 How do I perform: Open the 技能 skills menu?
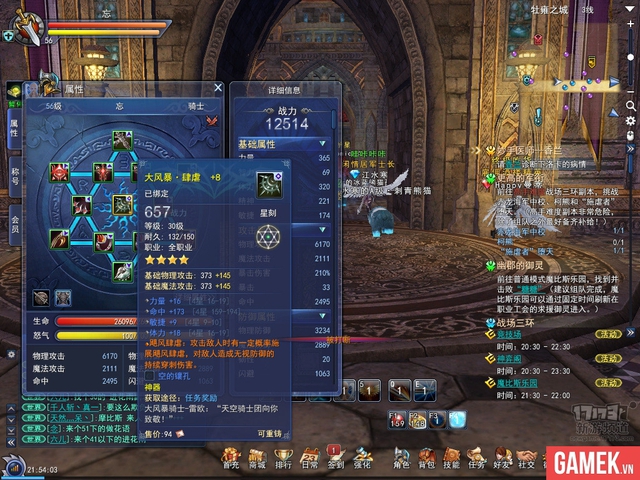pyautogui.click(x=451, y=455)
